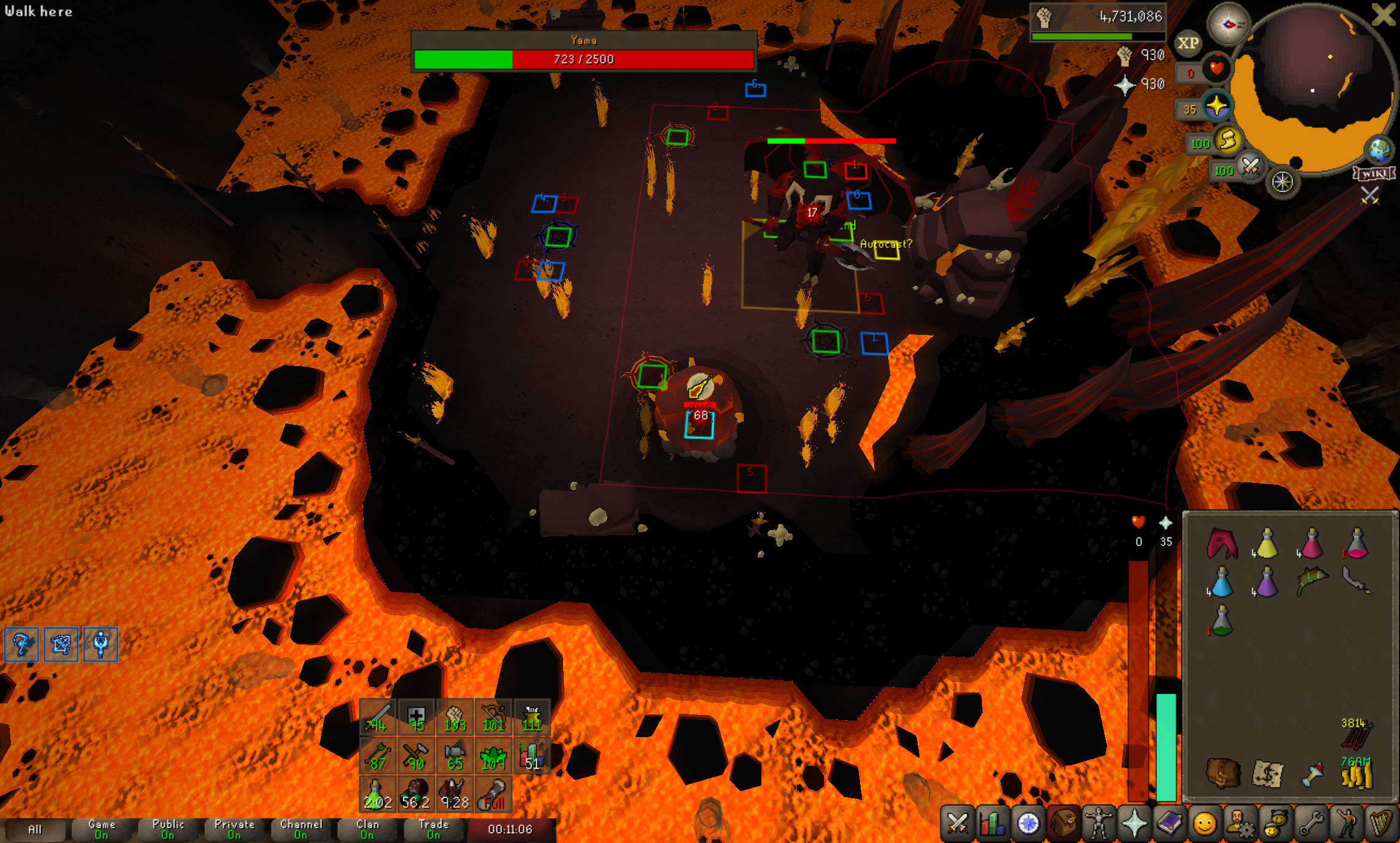Image resolution: width=1400 pixels, height=843 pixels.
Task: Toggle the XP drops button
Action: 1188,43
